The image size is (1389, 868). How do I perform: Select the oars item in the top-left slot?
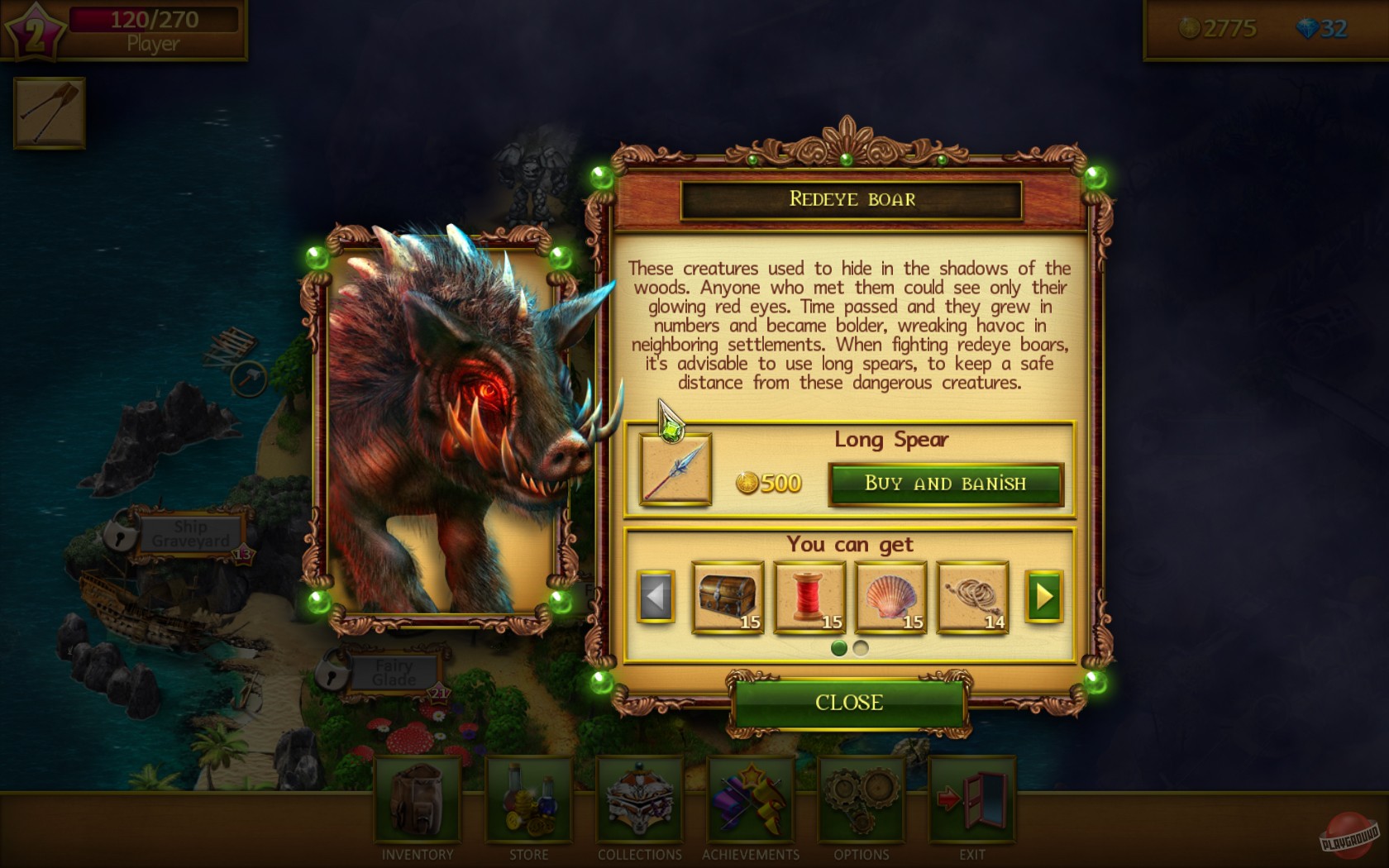click(48, 112)
